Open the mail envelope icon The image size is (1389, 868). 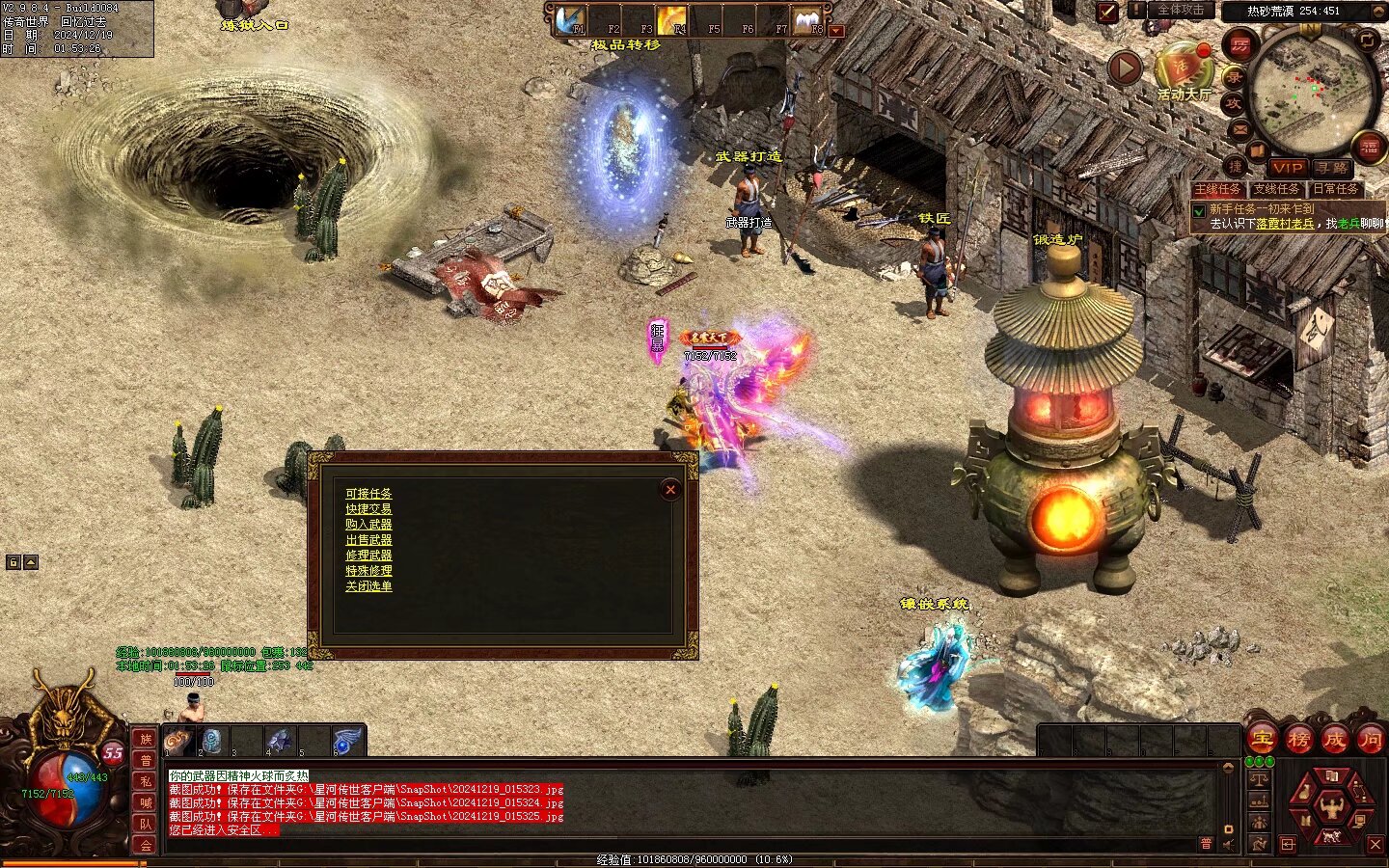1240,128
